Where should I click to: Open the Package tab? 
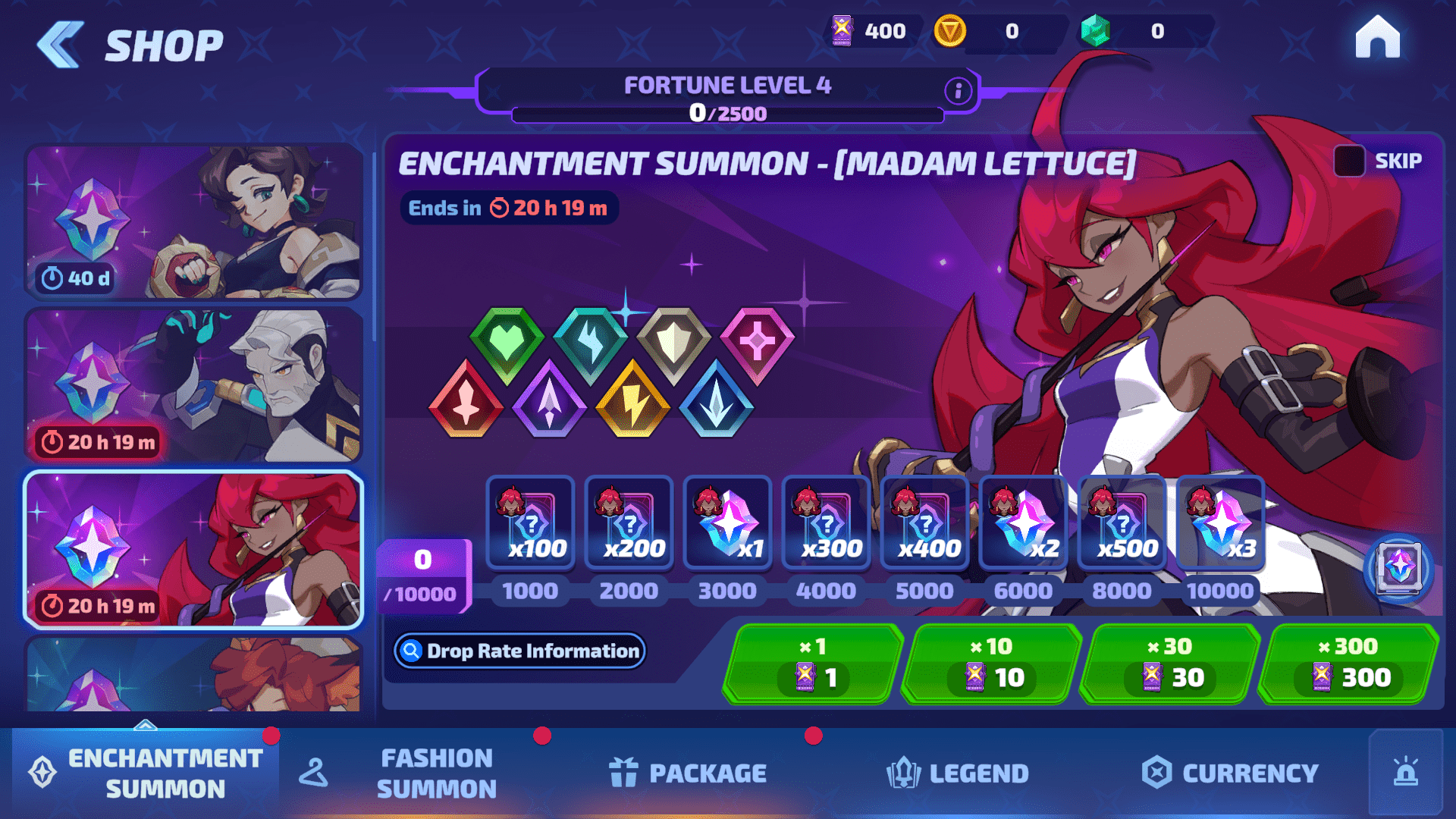(x=689, y=773)
